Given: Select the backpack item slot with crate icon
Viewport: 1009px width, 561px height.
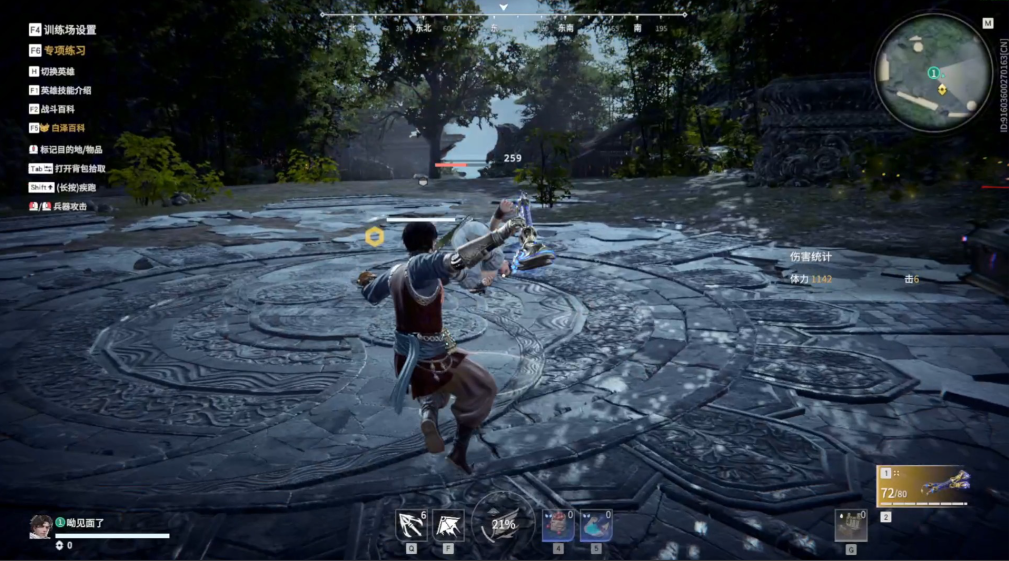Looking at the screenshot, I should [x=851, y=525].
